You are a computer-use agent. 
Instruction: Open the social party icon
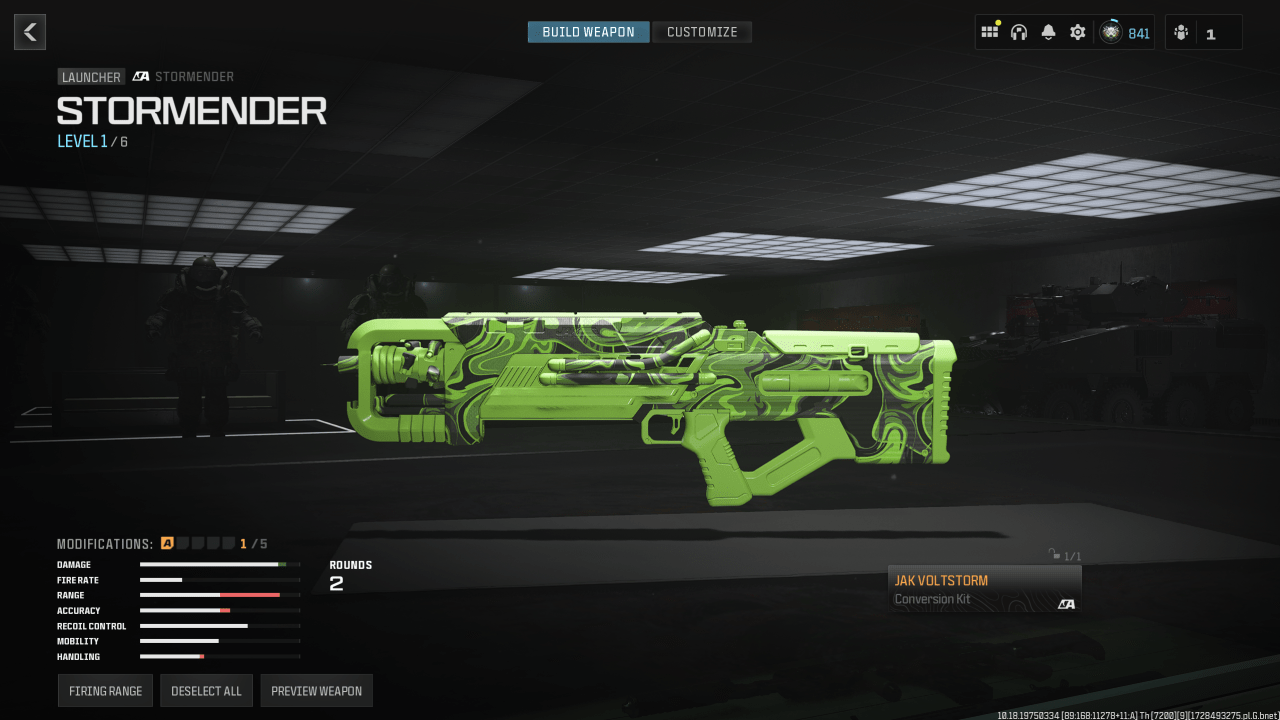pyautogui.click(x=1182, y=32)
